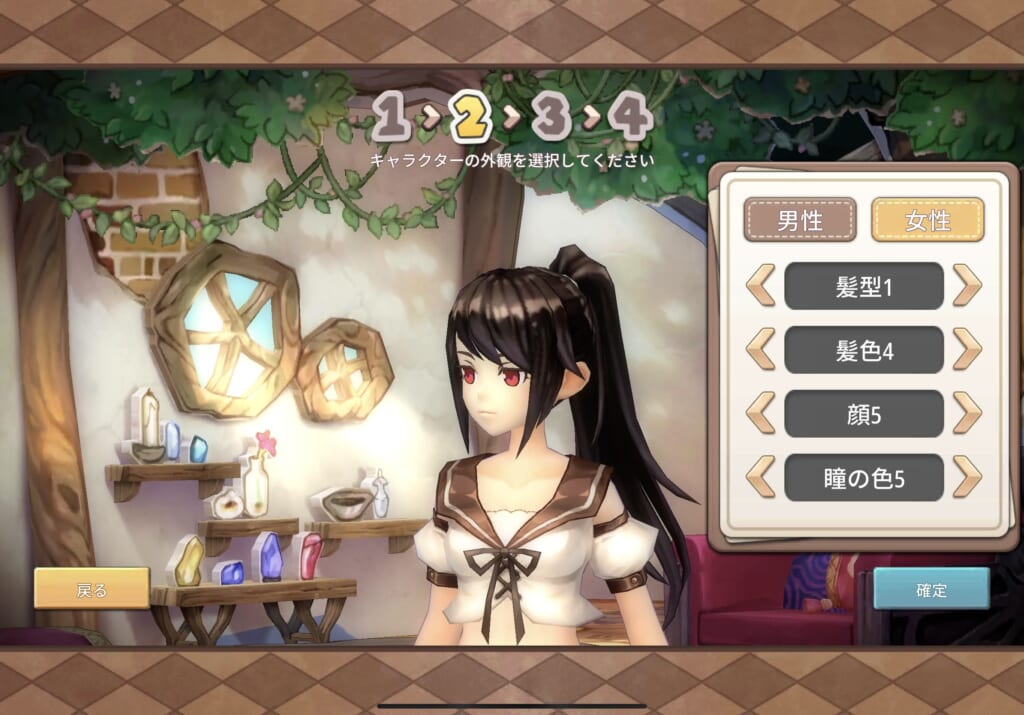The width and height of the screenshot is (1024, 715).
Task: Go to next 瞳の色 with right arrow
Action: click(967, 477)
